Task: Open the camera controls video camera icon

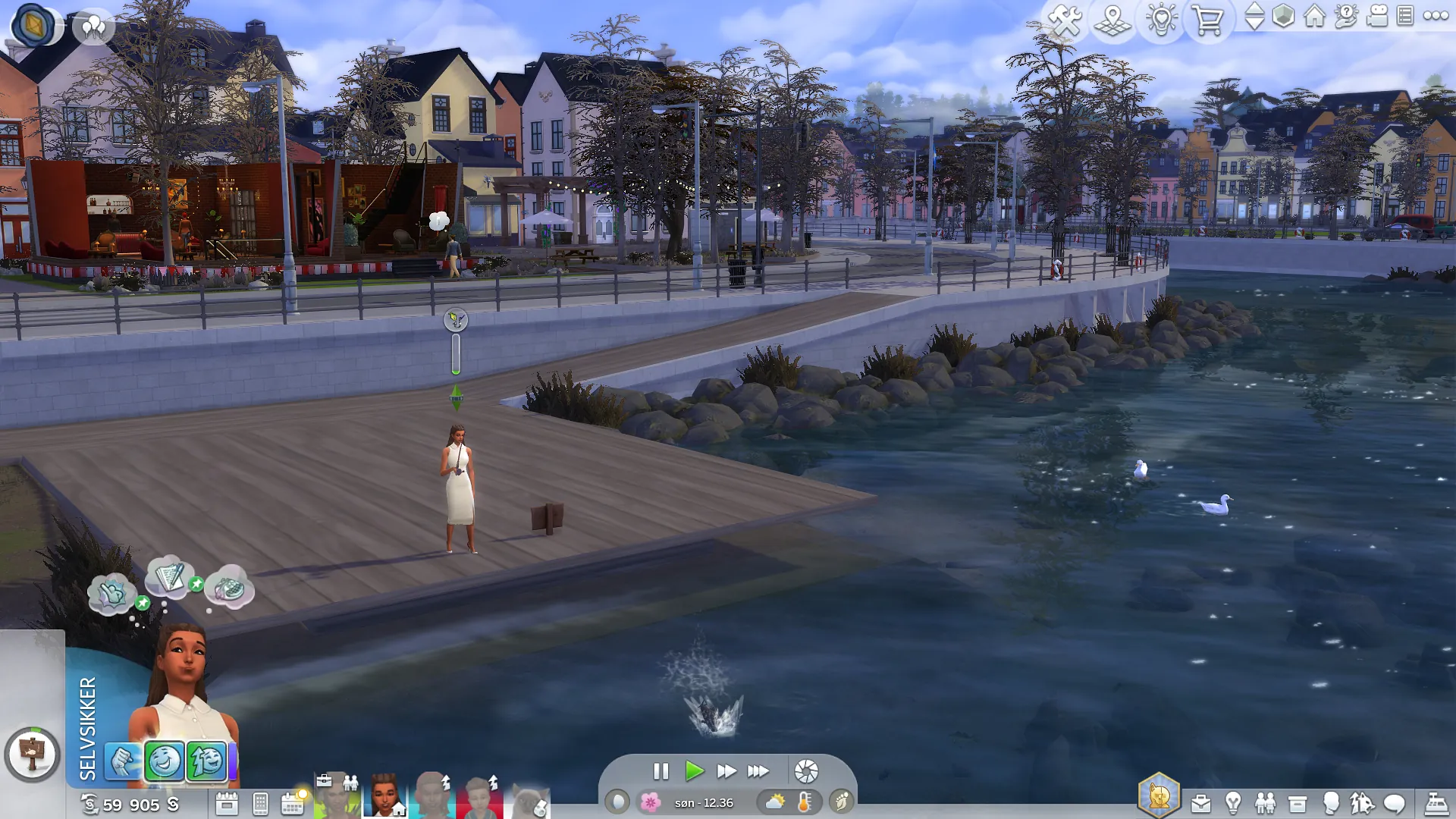Action: pos(1377,16)
